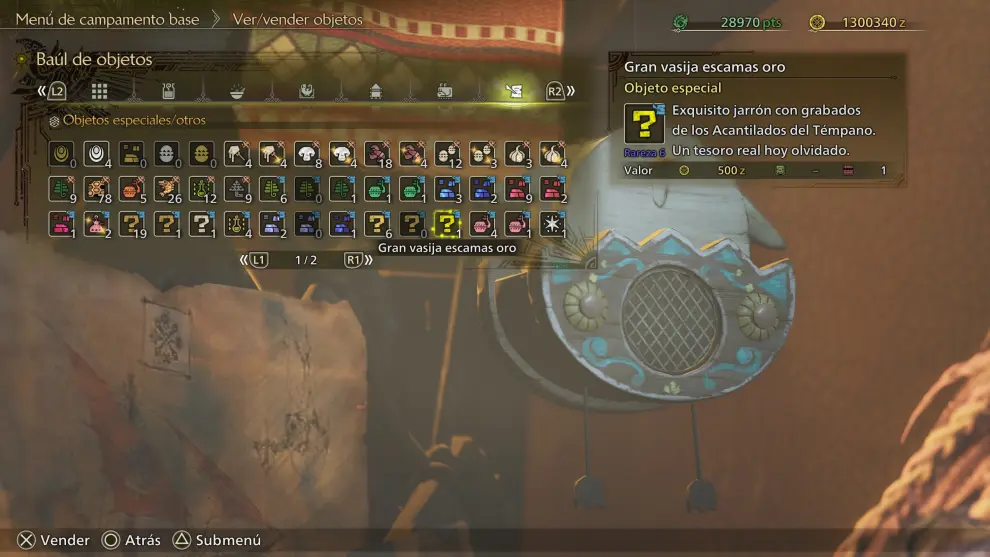This screenshot has height=557, width=990.
Task: Select the white mushroom stack of 8
Action: [x=306, y=153]
